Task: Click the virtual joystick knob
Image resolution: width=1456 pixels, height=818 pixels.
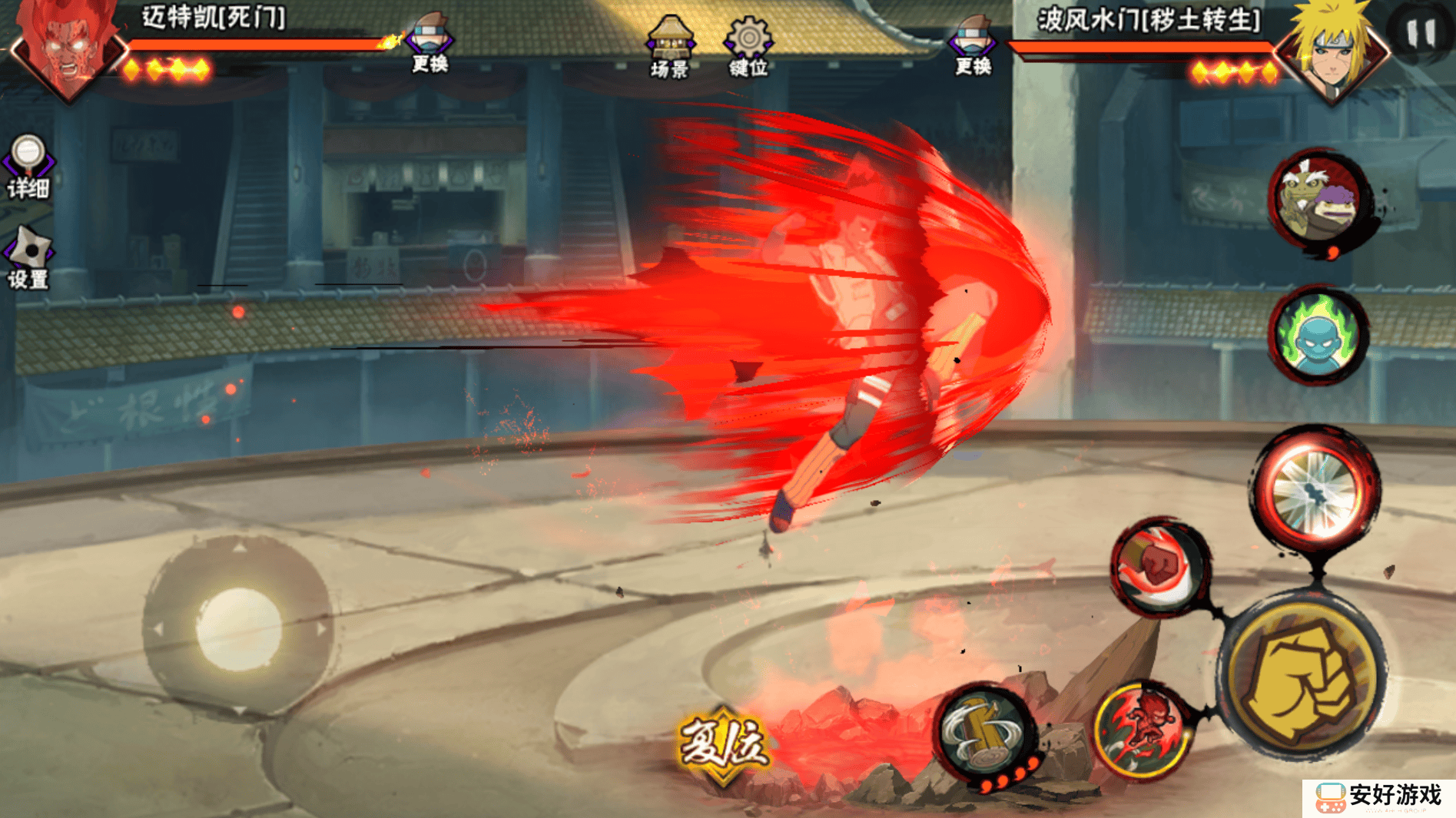Action: 238,628
